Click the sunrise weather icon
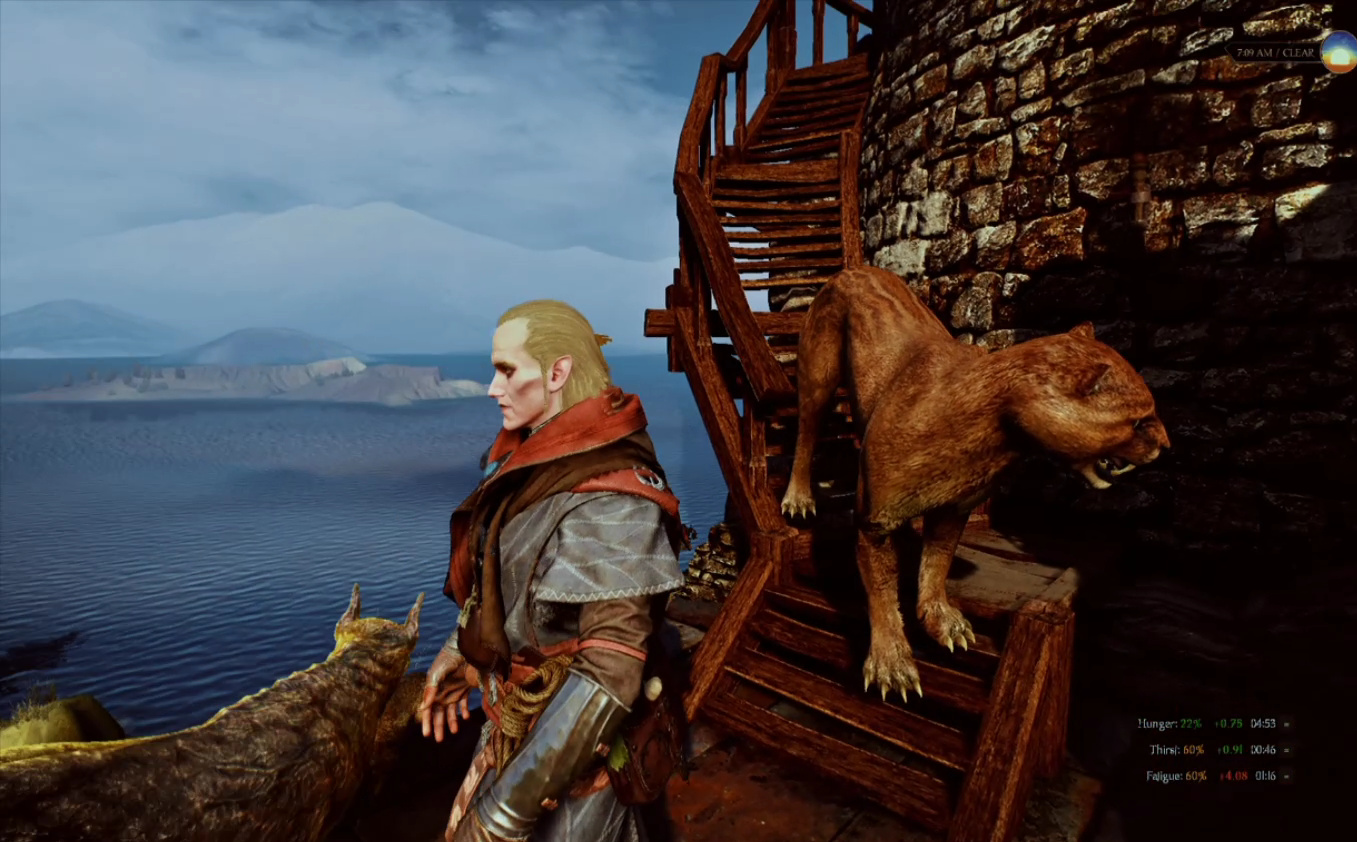This screenshot has width=1357, height=842. tap(1337, 52)
